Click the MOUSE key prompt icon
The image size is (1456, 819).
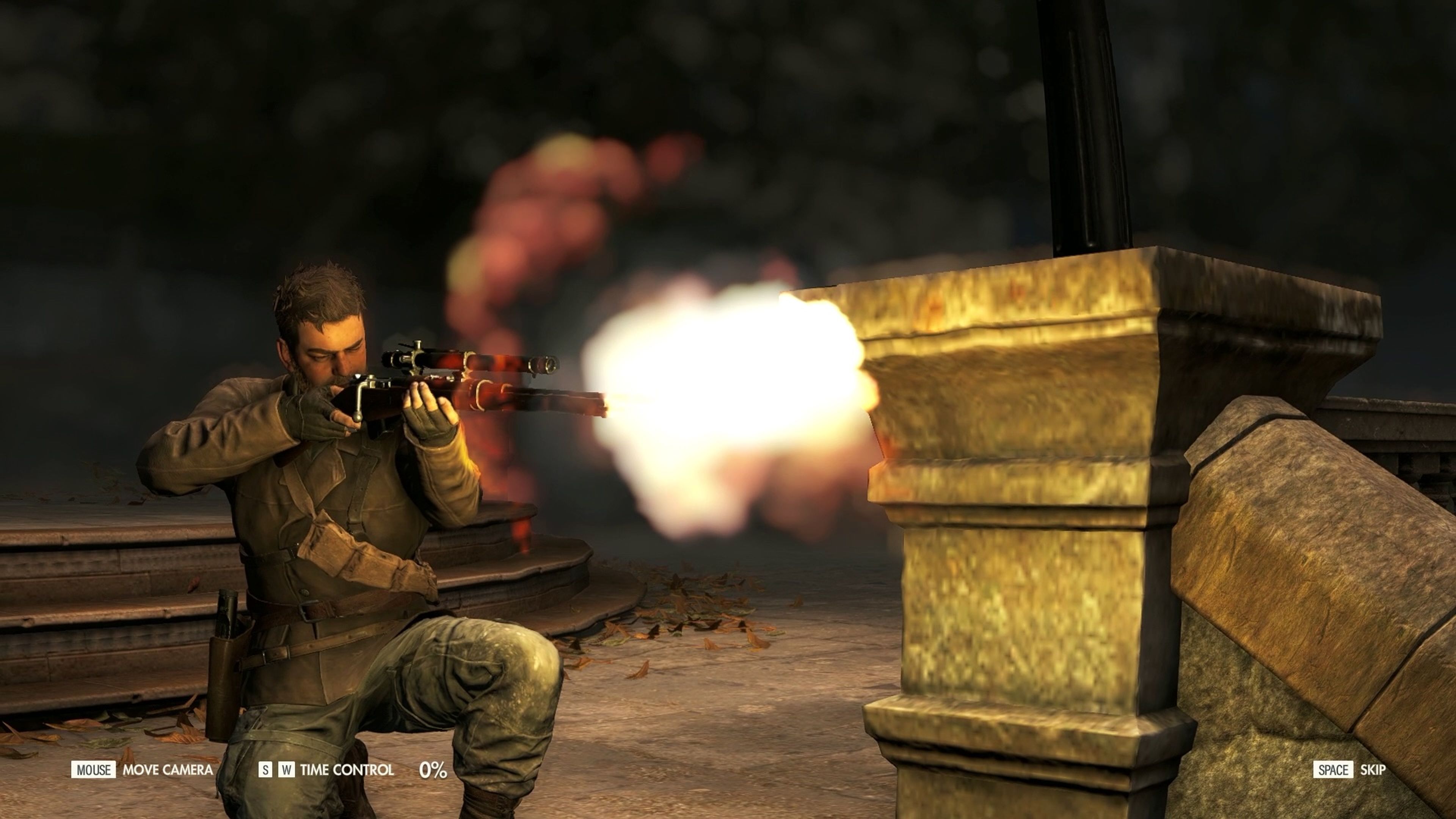click(93, 770)
